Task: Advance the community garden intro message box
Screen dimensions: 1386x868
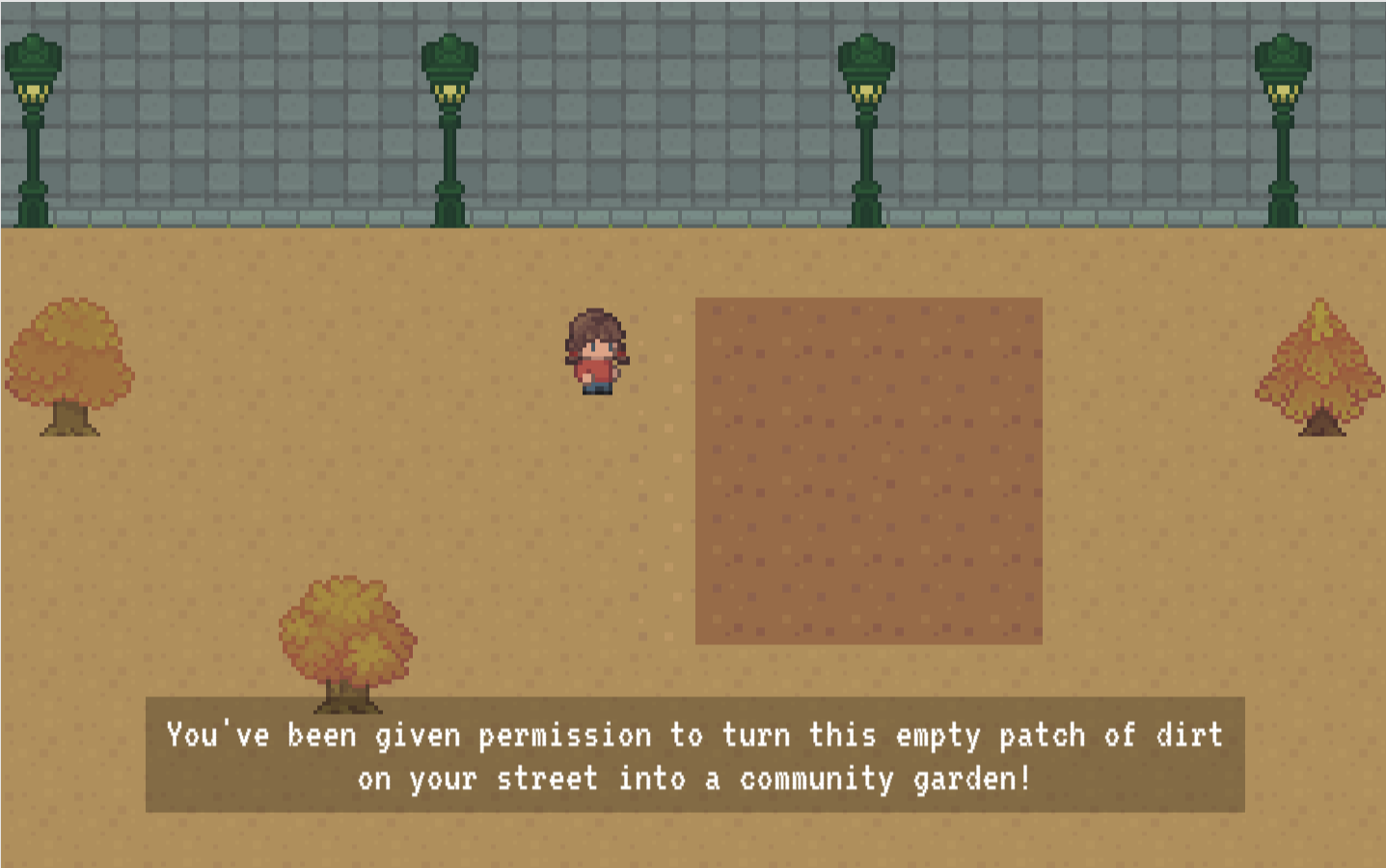Action: pyautogui.click(x=694, y=755)
